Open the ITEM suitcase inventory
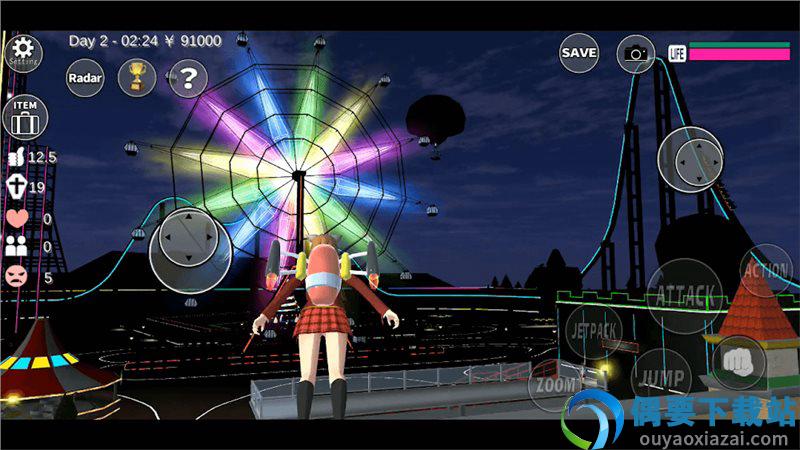Viewport: 800px width, 450px height. (x=24, y=117)
